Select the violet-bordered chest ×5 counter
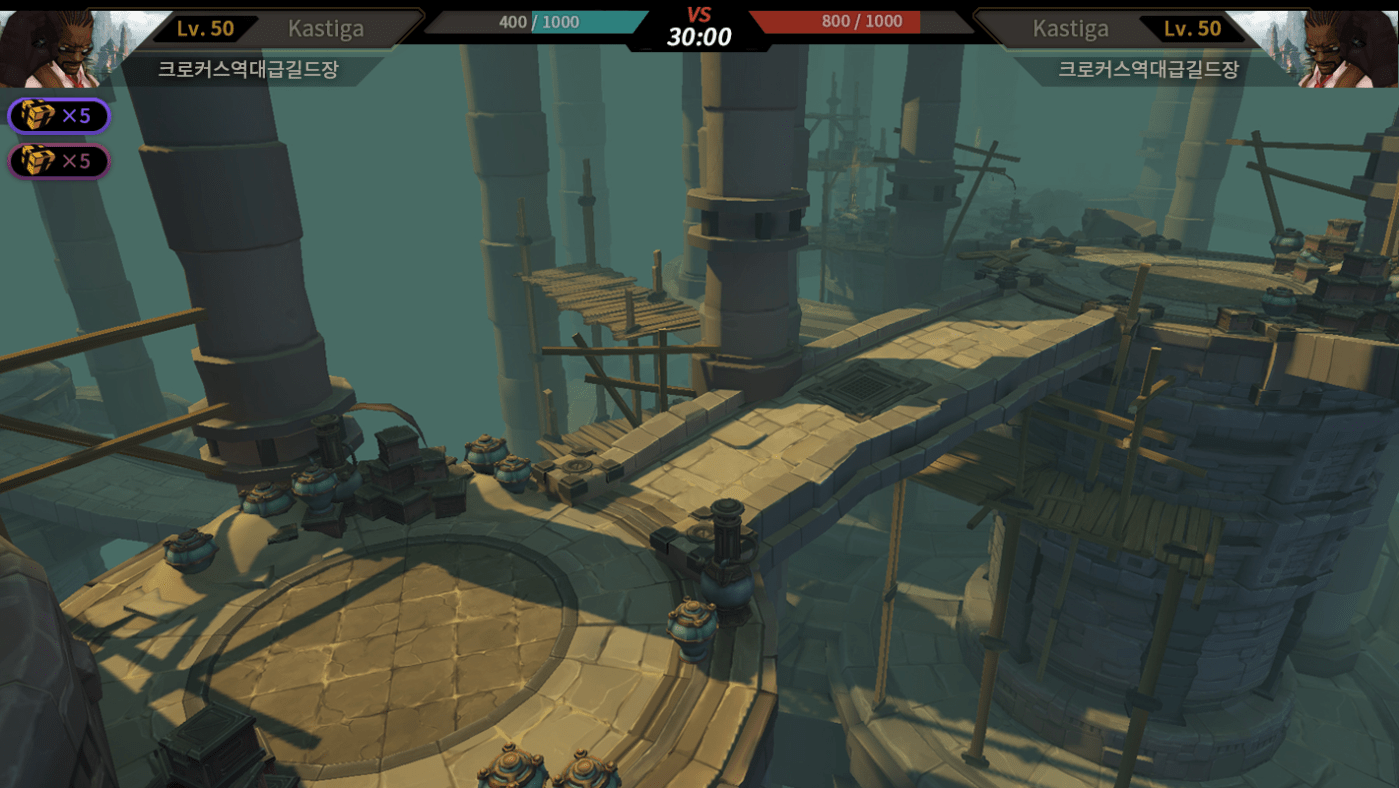This screenshot has width=1399, height=788. pos(59,116)
